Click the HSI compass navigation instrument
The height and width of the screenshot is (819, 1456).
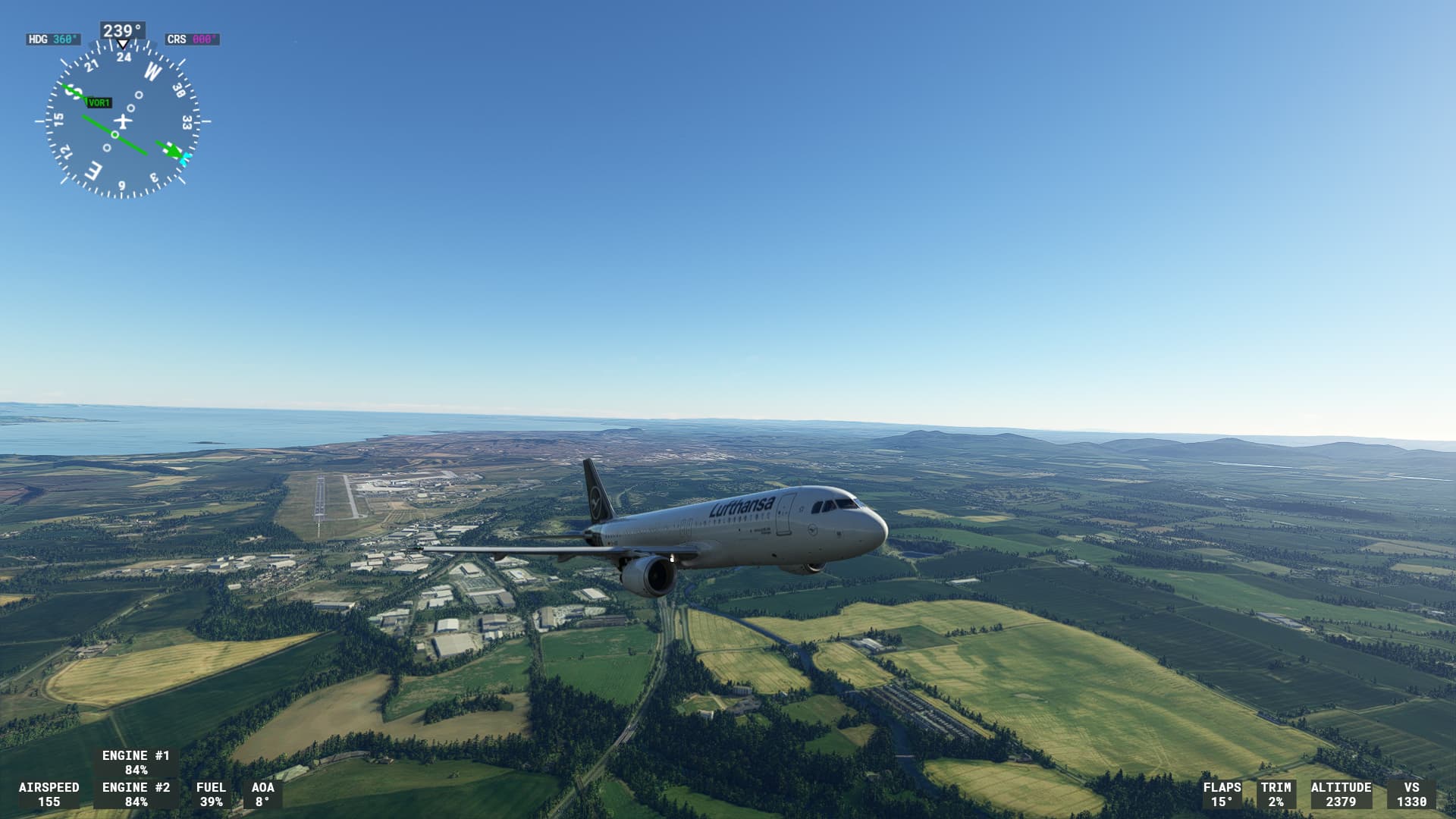coord(123,121)
